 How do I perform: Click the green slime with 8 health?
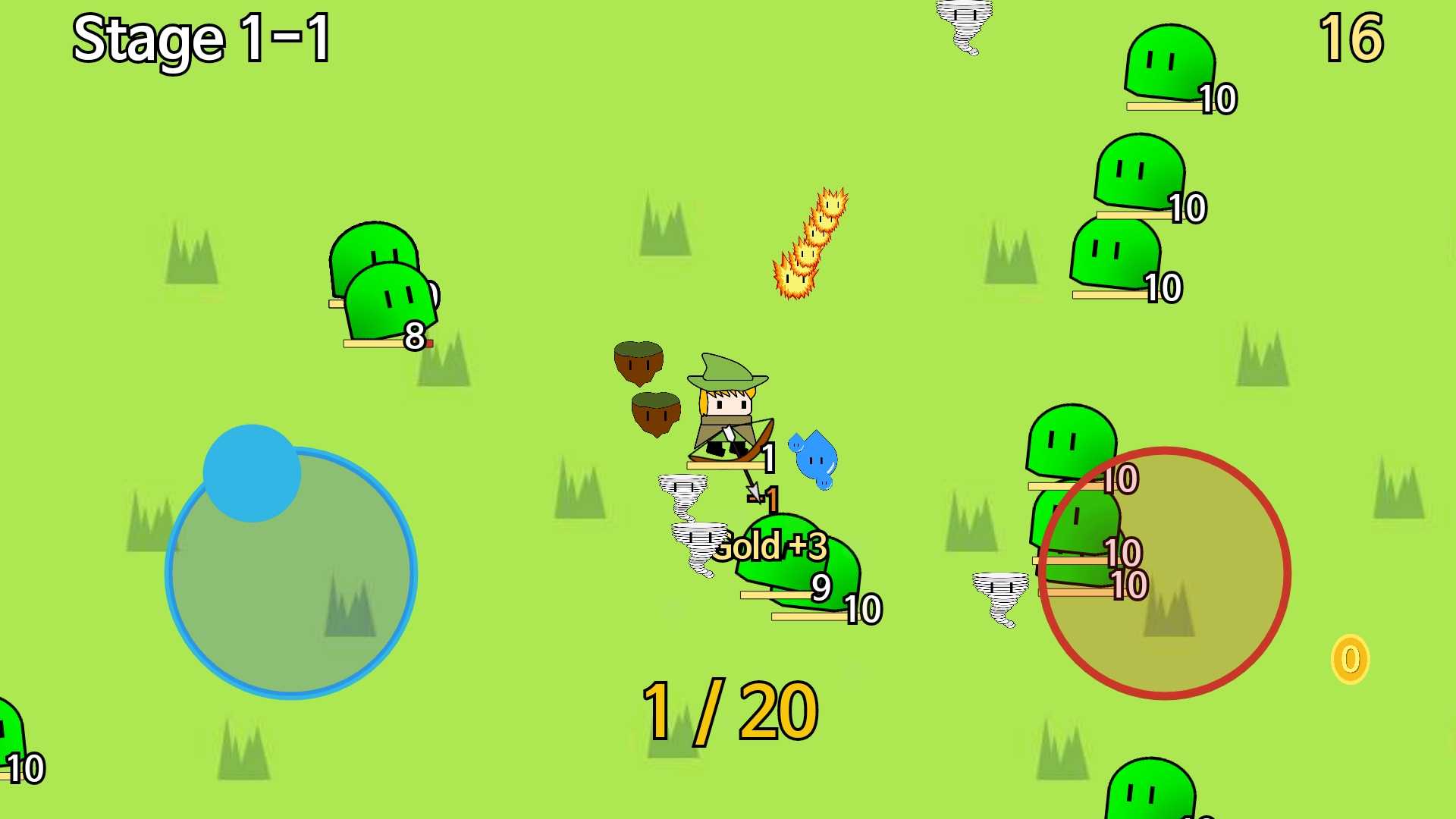pos(387,303)
